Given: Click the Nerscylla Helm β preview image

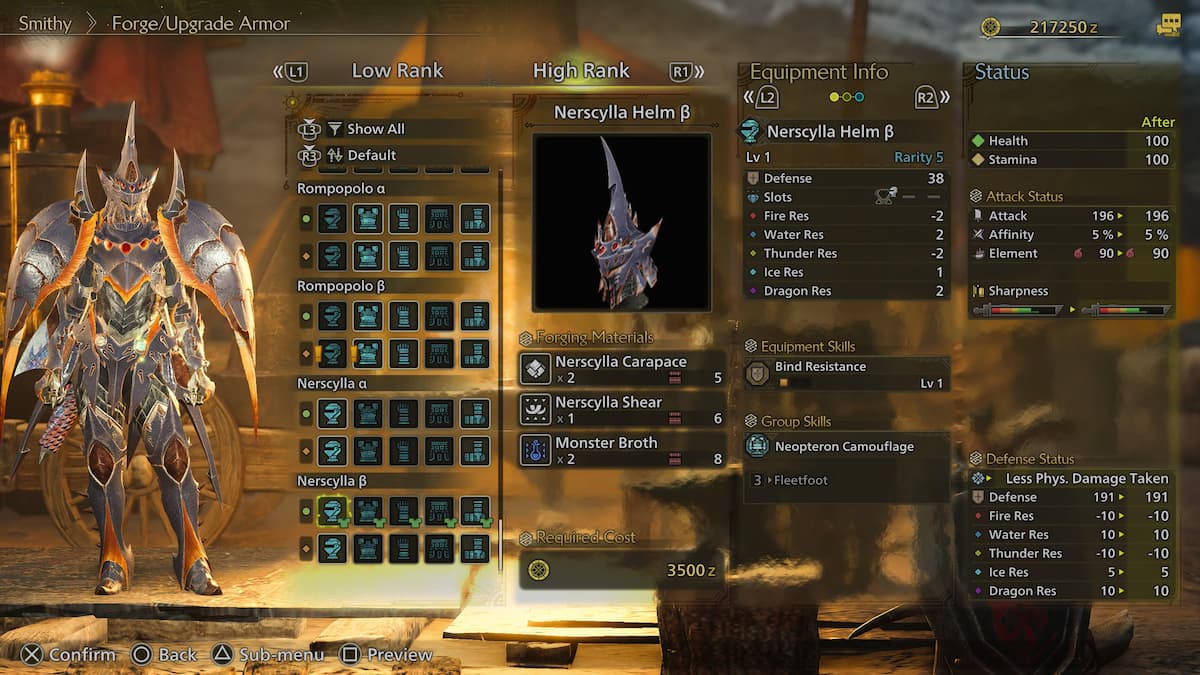Looking at the screenshot, I should (621, 222).
